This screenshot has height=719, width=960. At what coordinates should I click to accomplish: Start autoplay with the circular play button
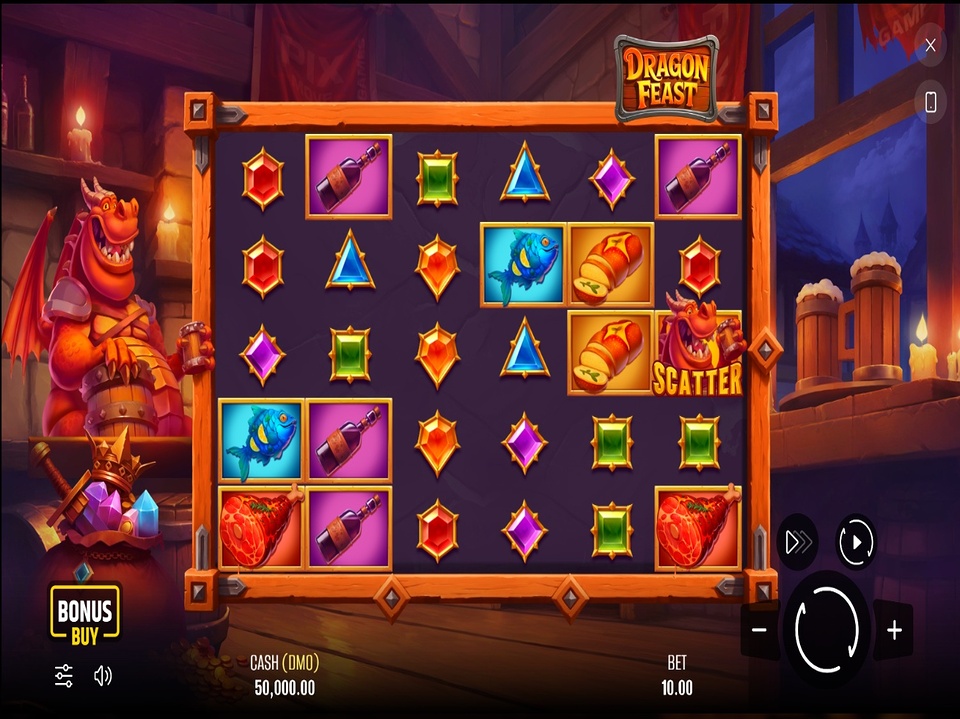point(855,542)
